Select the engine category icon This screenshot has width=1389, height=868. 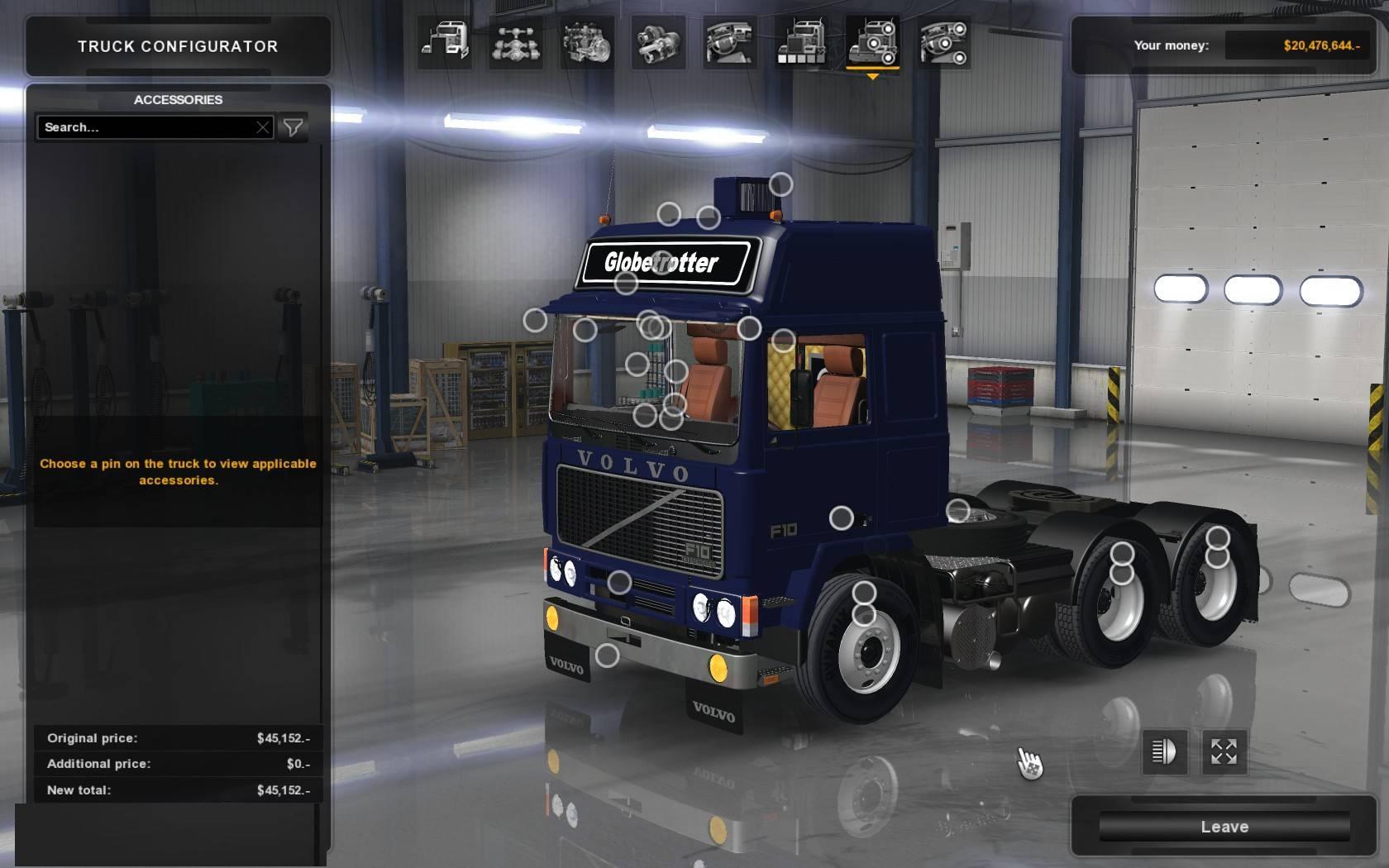coord(586,42)
